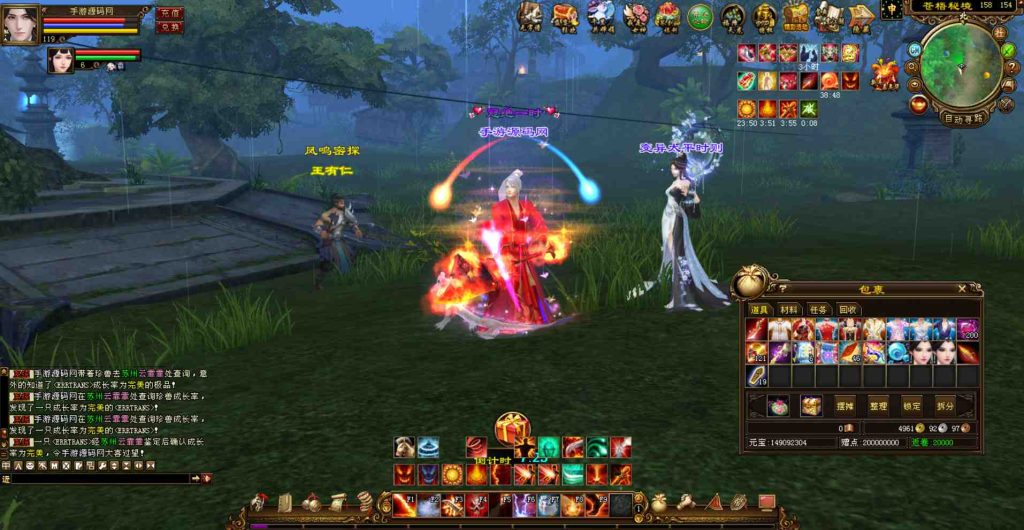Choose the 拆分 split button
Viewport: 1024px width, 530px height.
944,406
